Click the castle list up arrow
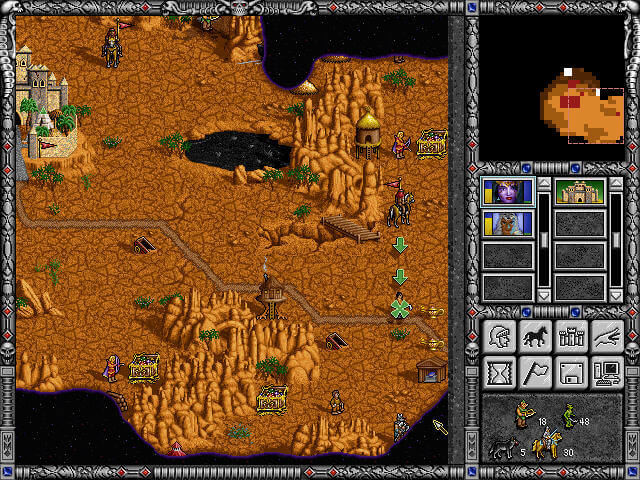The height and width of the screenshot is (480, 640). tap(616, 183)
